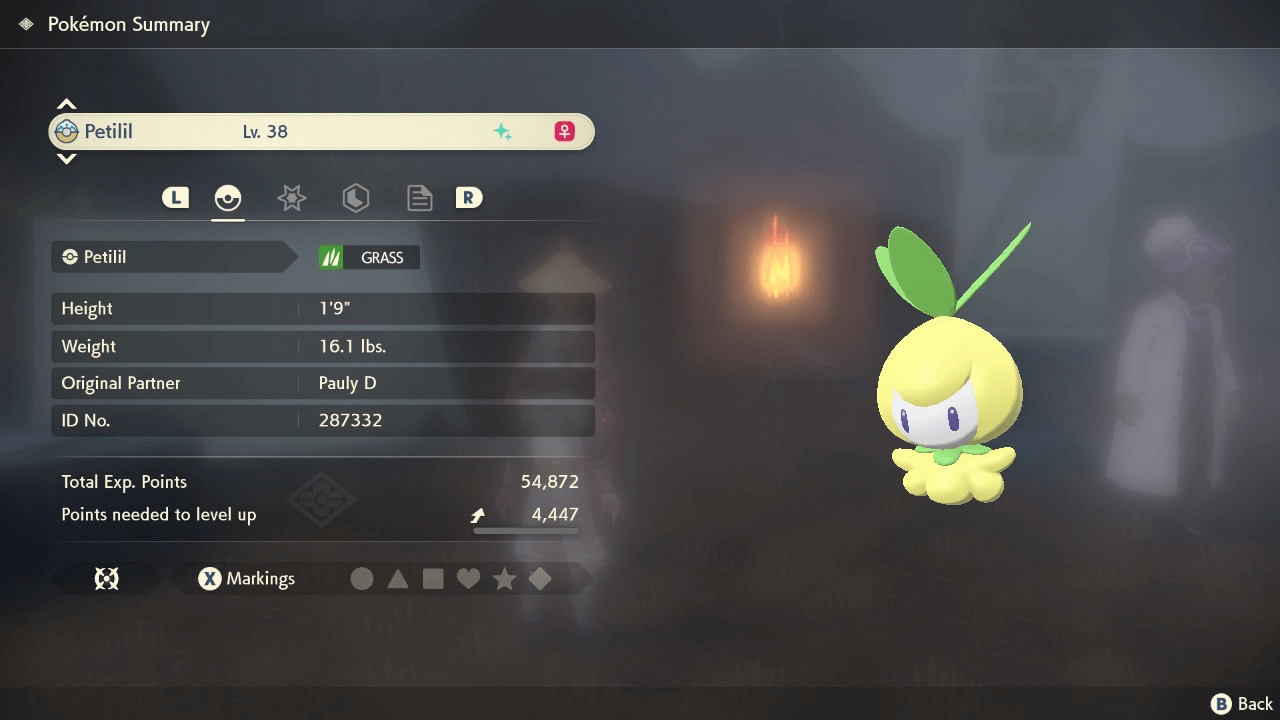Toggle the triangle marking
The height and width of the screenshot is (720, 1280).
398,579
